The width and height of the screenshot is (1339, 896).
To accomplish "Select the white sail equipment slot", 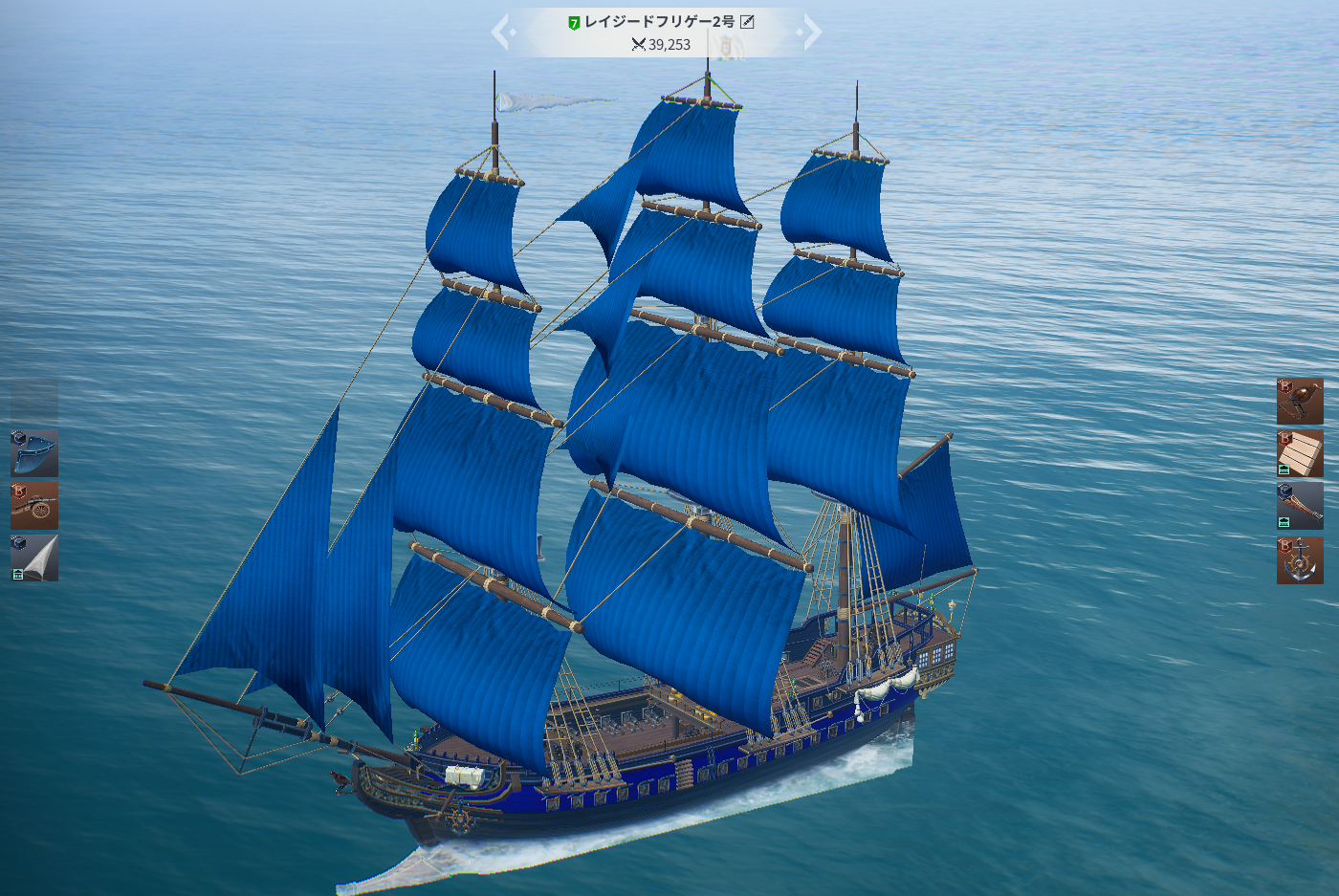I will [34, 557].
